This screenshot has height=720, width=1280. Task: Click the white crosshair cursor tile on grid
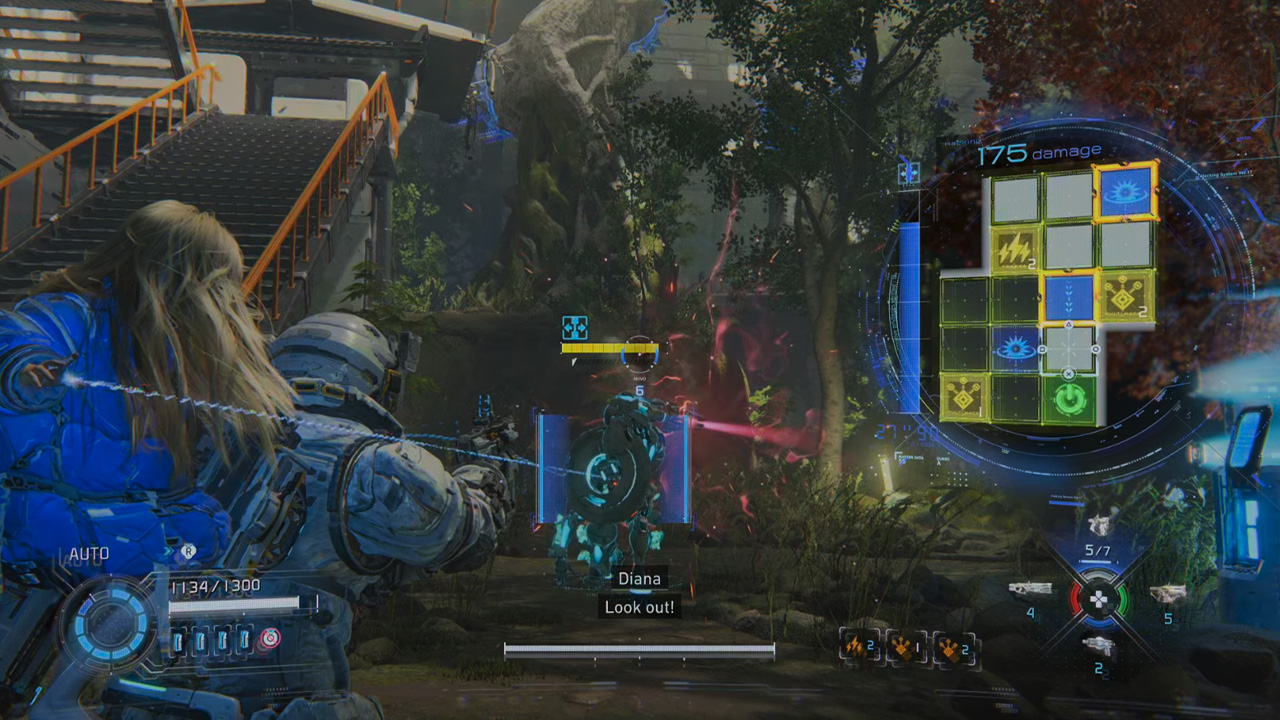click(x=1069, y=349)
